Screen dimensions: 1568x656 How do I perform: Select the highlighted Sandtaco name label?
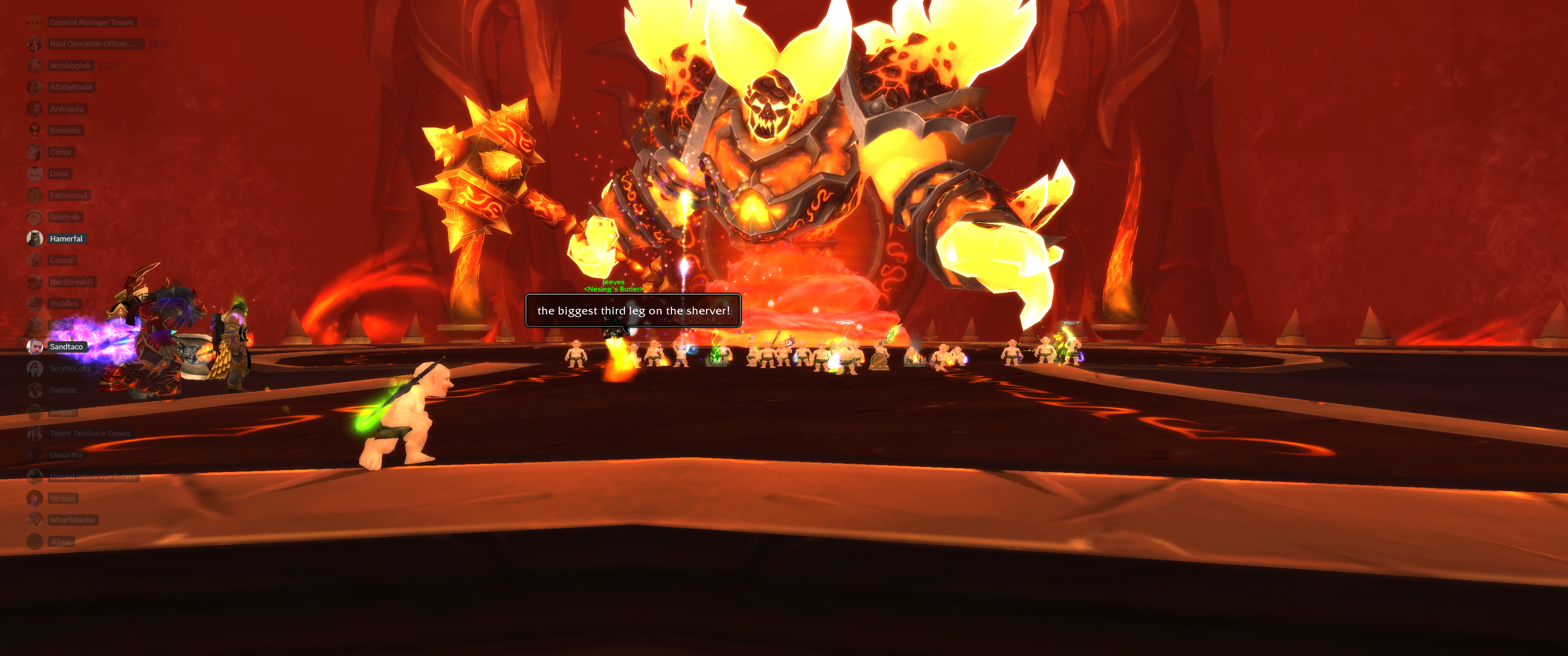[67, 346]
